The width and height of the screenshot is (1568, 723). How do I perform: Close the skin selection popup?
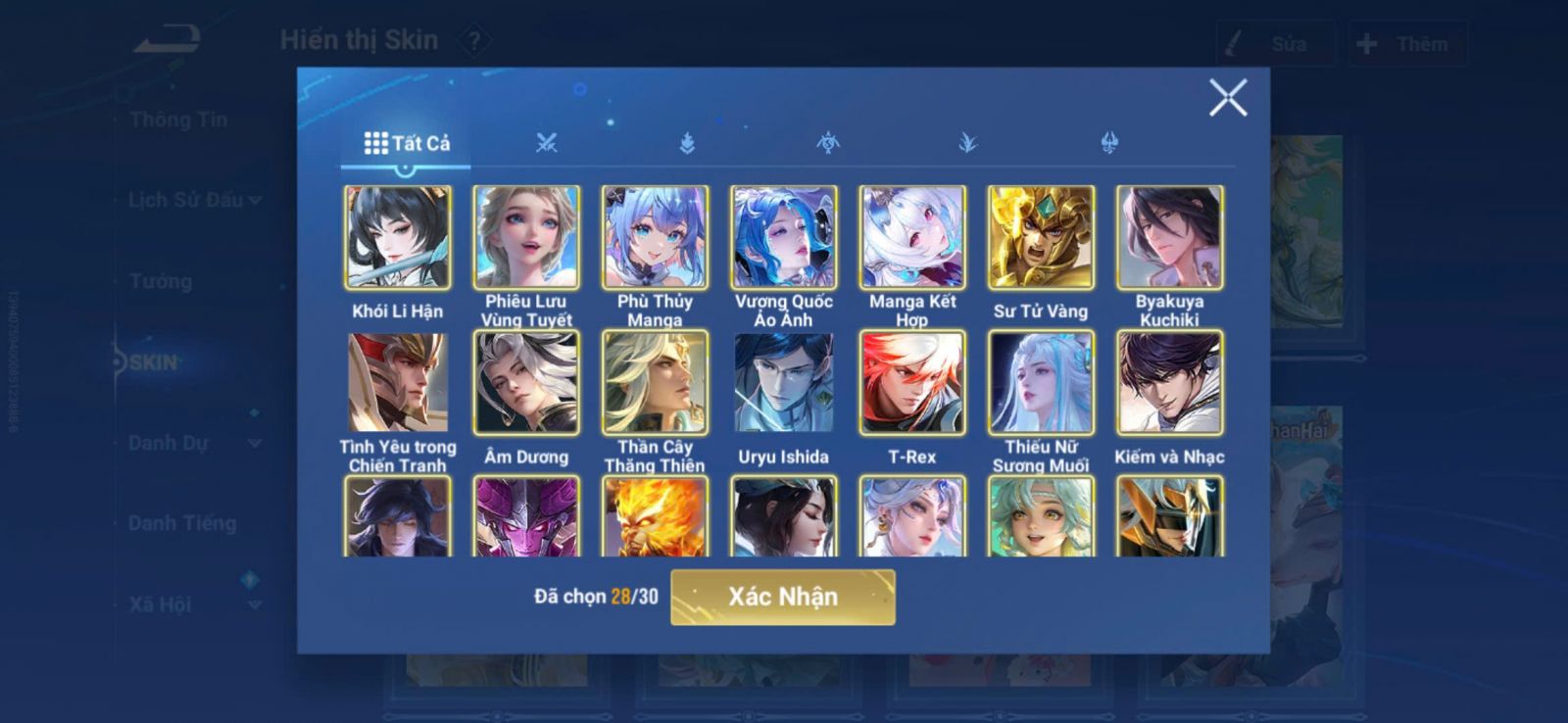click(1227, 98)
